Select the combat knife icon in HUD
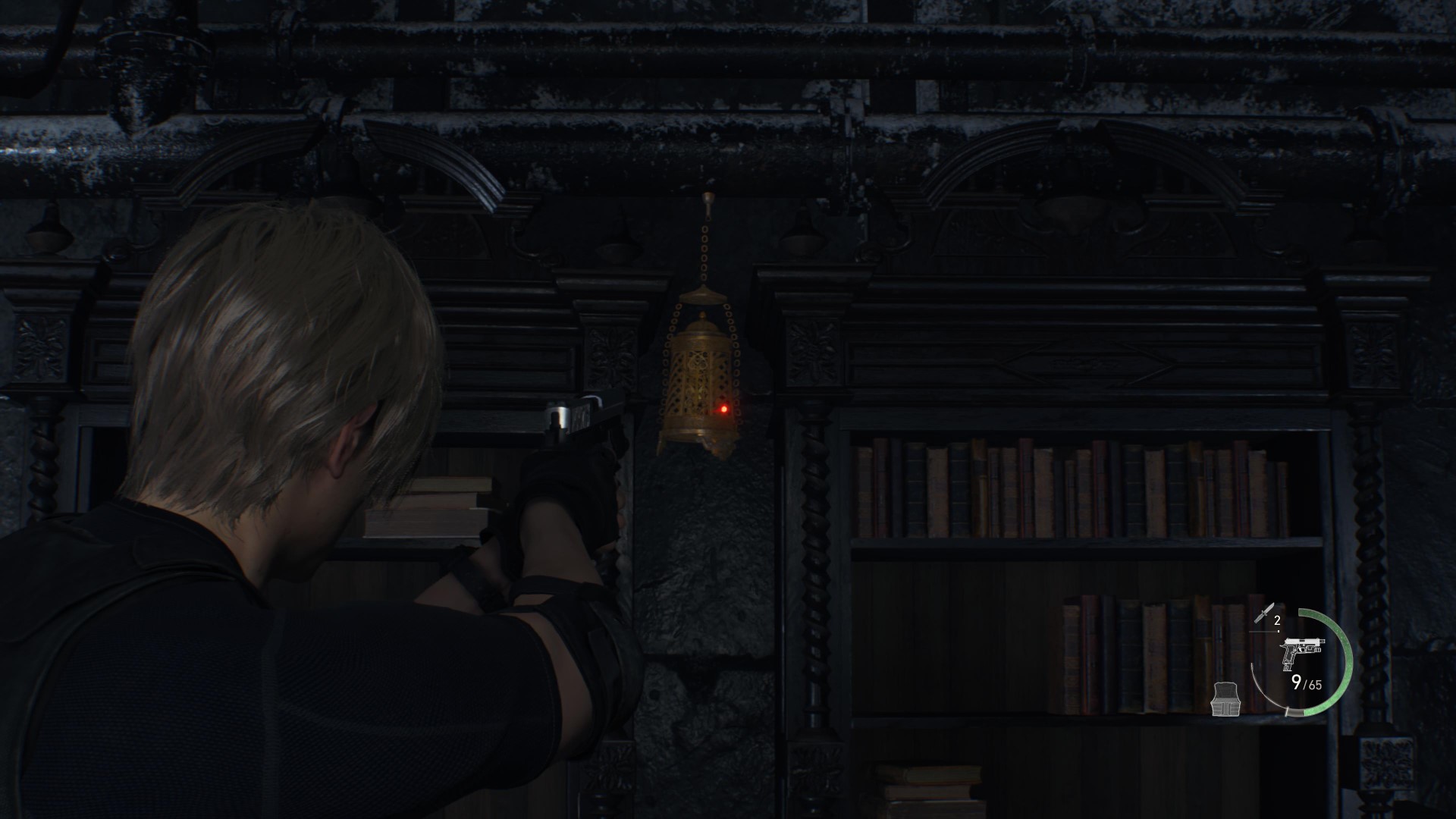Image resolution: width=1456 pixels, height=819 pixels. pyautogui.click(x=1266, y=613)
